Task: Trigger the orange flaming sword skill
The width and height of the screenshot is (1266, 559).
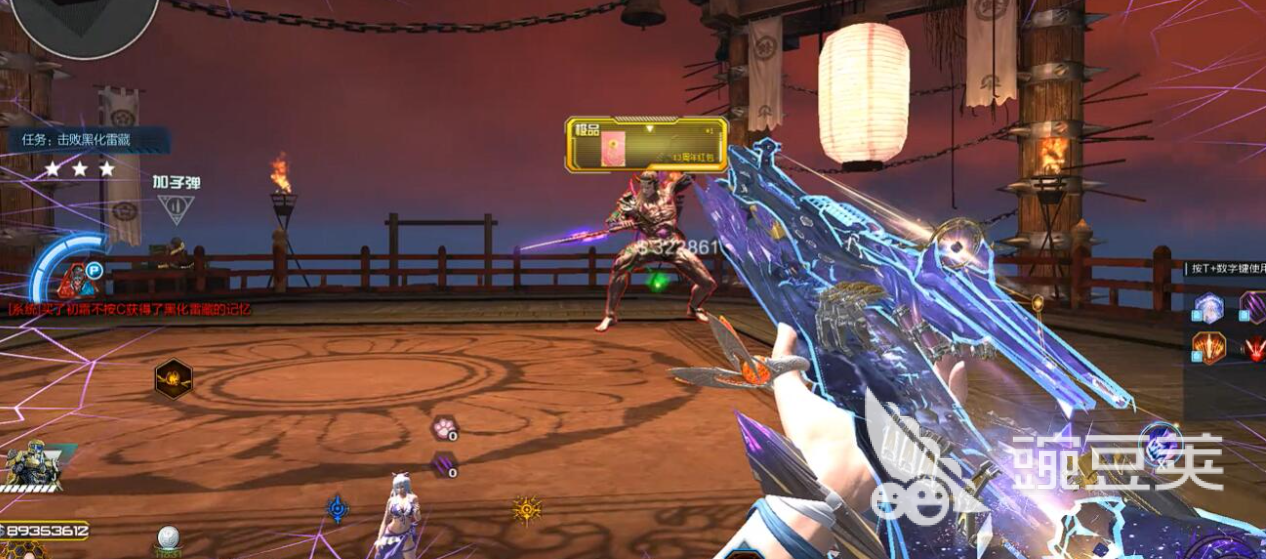Action: click(1209, 347)
